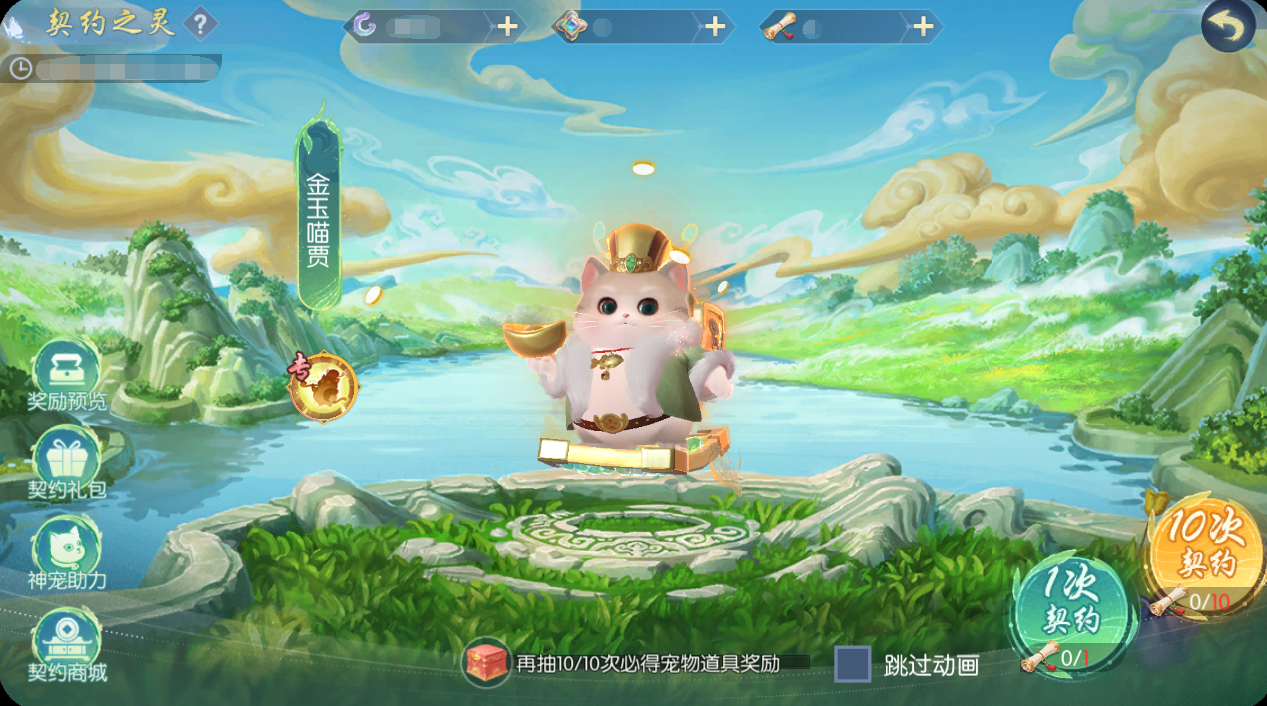Add more crescent moon currency
This screenshot has width=1267, height=706.
508,27
